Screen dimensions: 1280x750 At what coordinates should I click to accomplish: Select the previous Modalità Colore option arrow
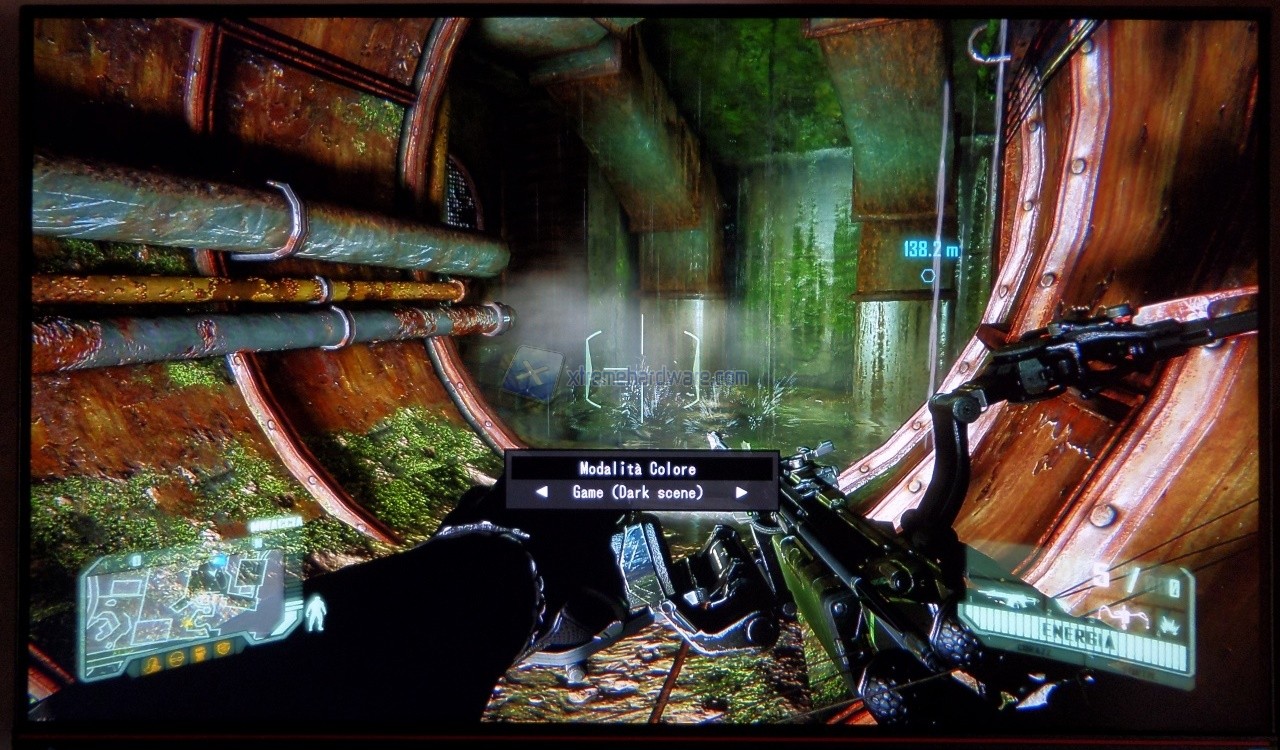click(541, 492)
